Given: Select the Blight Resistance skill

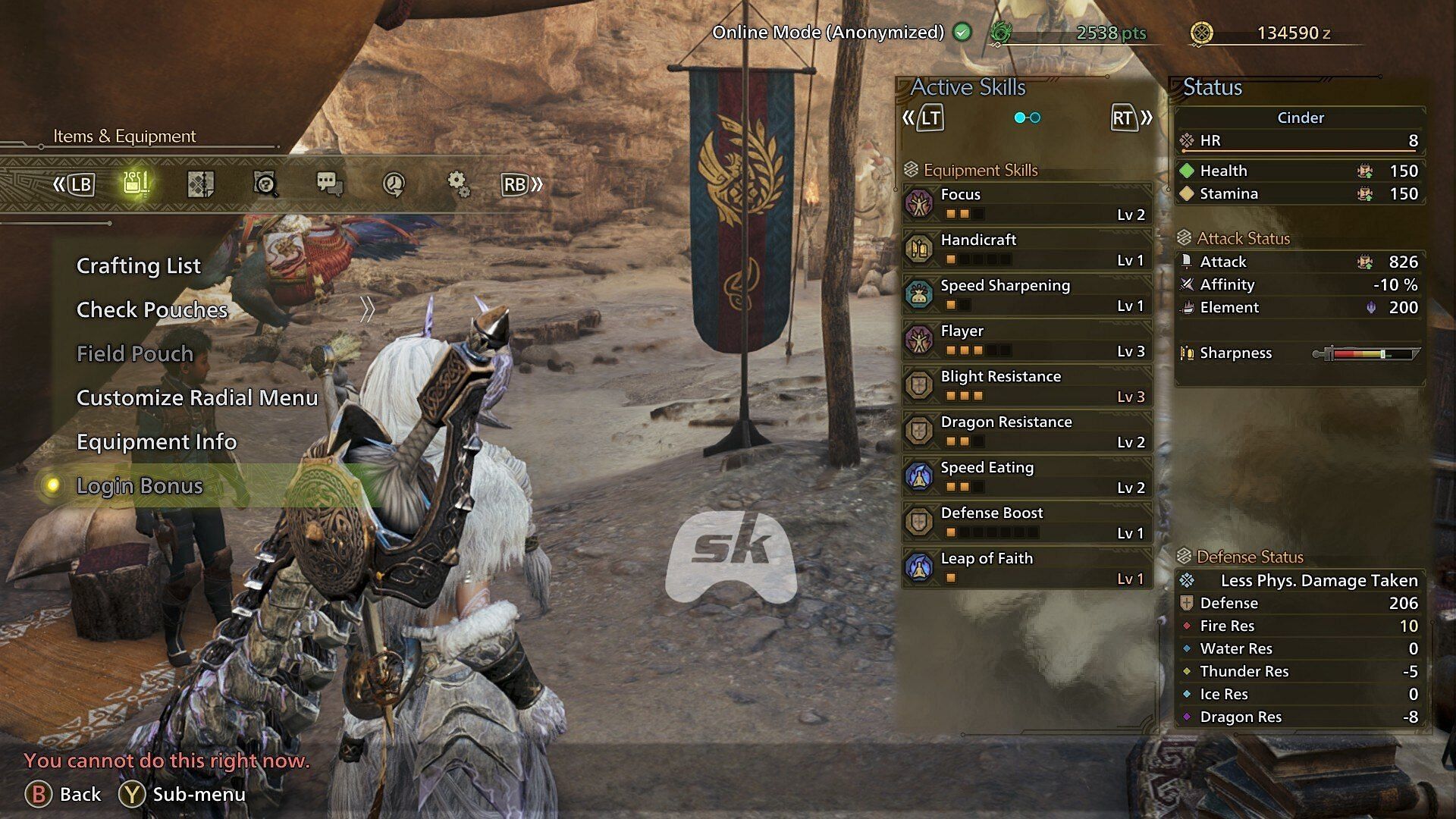Looking at the screenshot, I should (x=1027, y=386).
